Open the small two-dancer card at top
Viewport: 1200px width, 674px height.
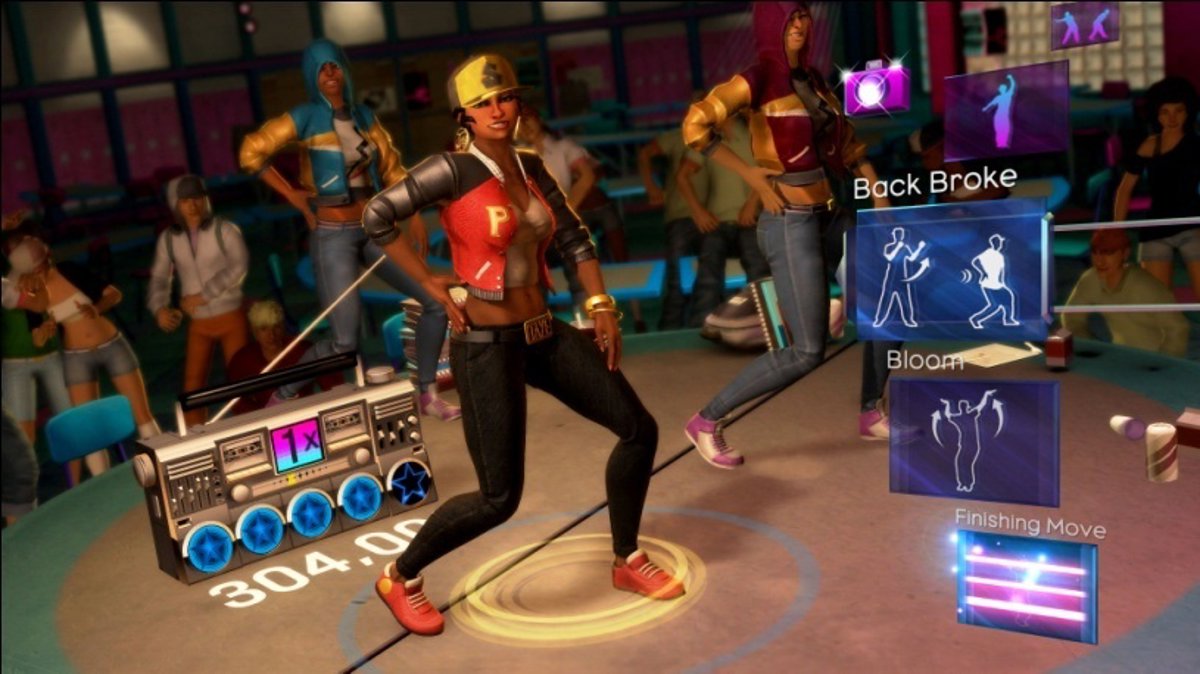(1084, 25)
